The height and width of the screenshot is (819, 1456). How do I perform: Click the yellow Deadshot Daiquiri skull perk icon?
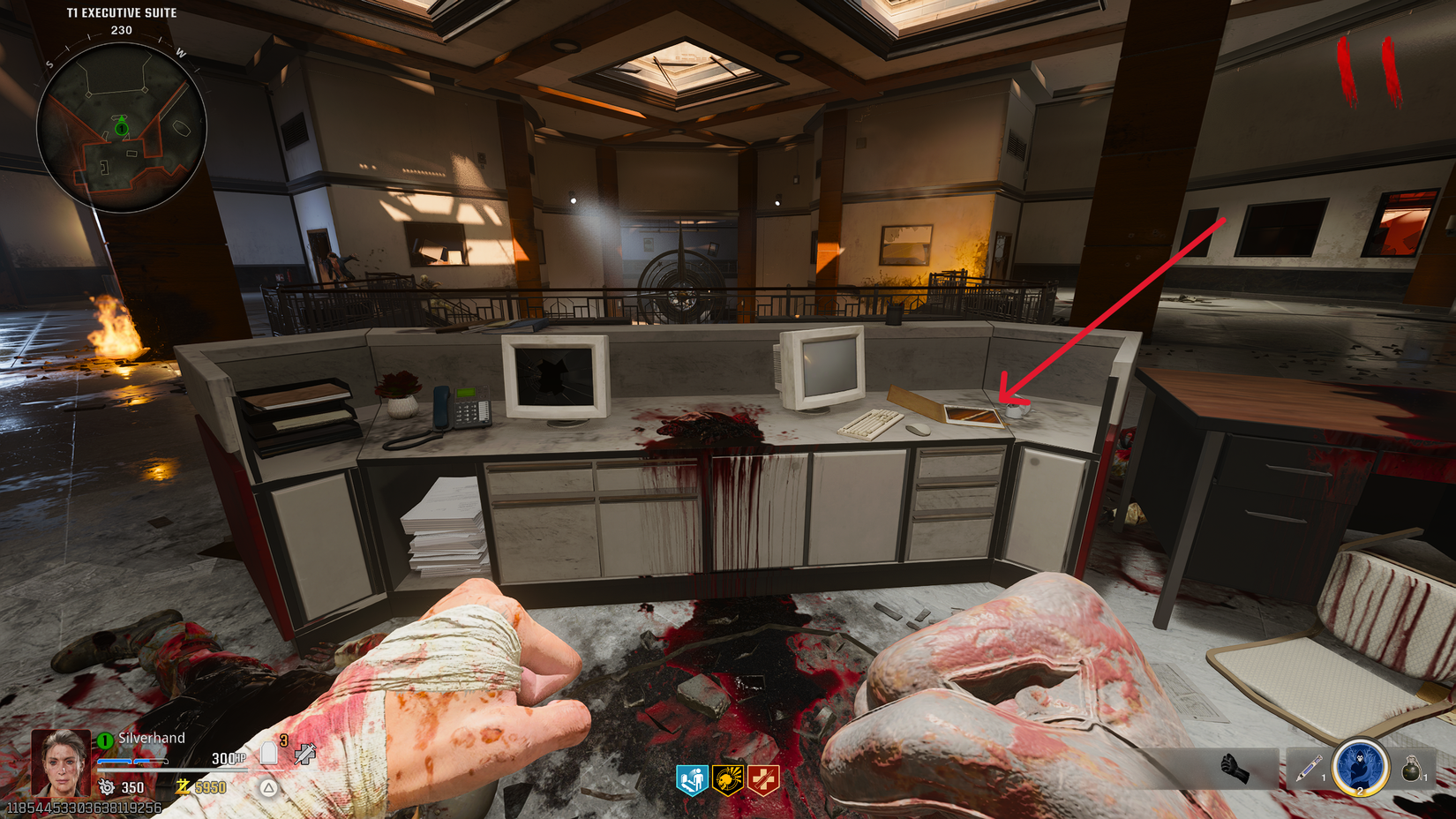728,780
